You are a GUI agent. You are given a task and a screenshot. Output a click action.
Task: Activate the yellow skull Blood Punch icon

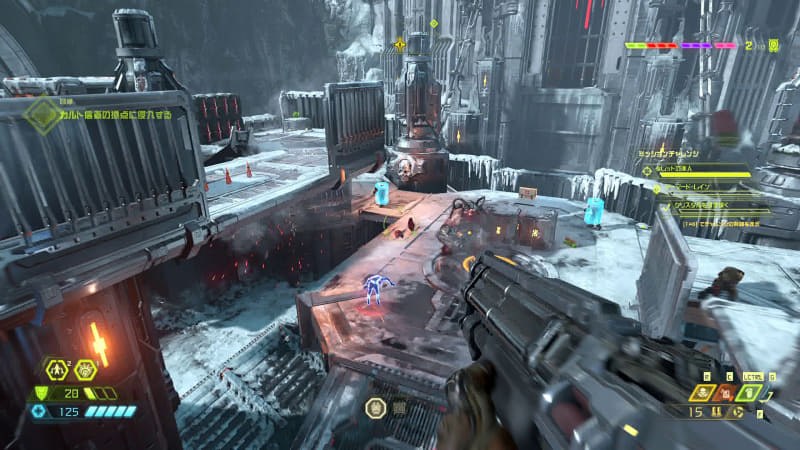click(700, 392)
